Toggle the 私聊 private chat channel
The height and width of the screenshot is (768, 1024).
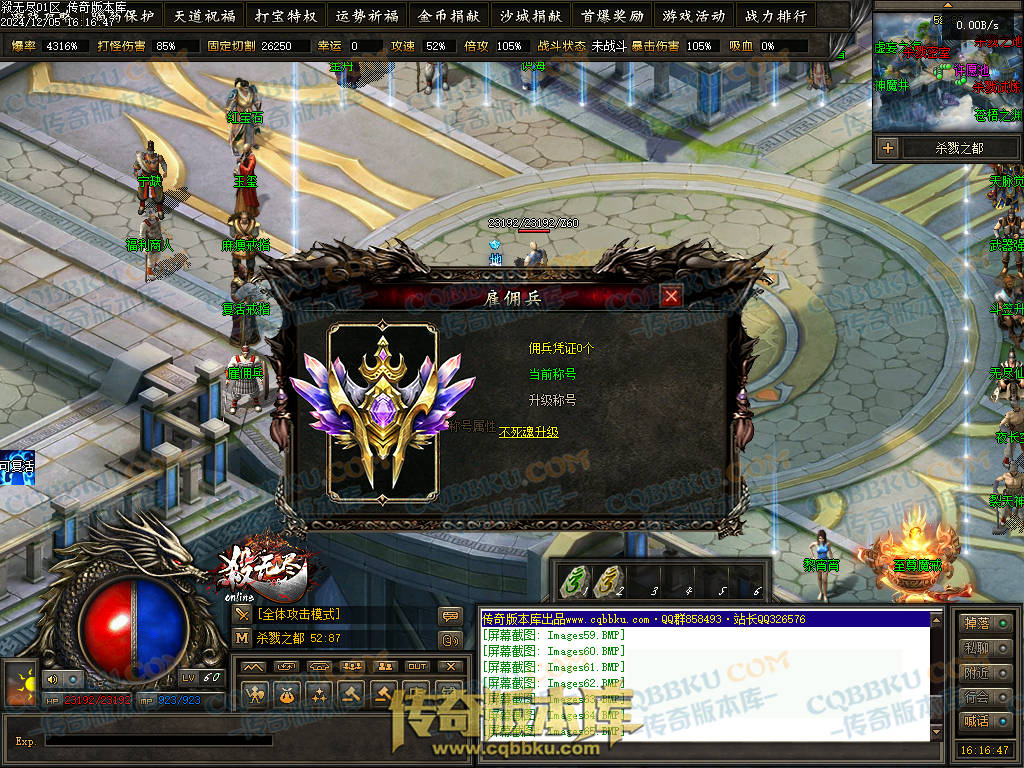984,648
